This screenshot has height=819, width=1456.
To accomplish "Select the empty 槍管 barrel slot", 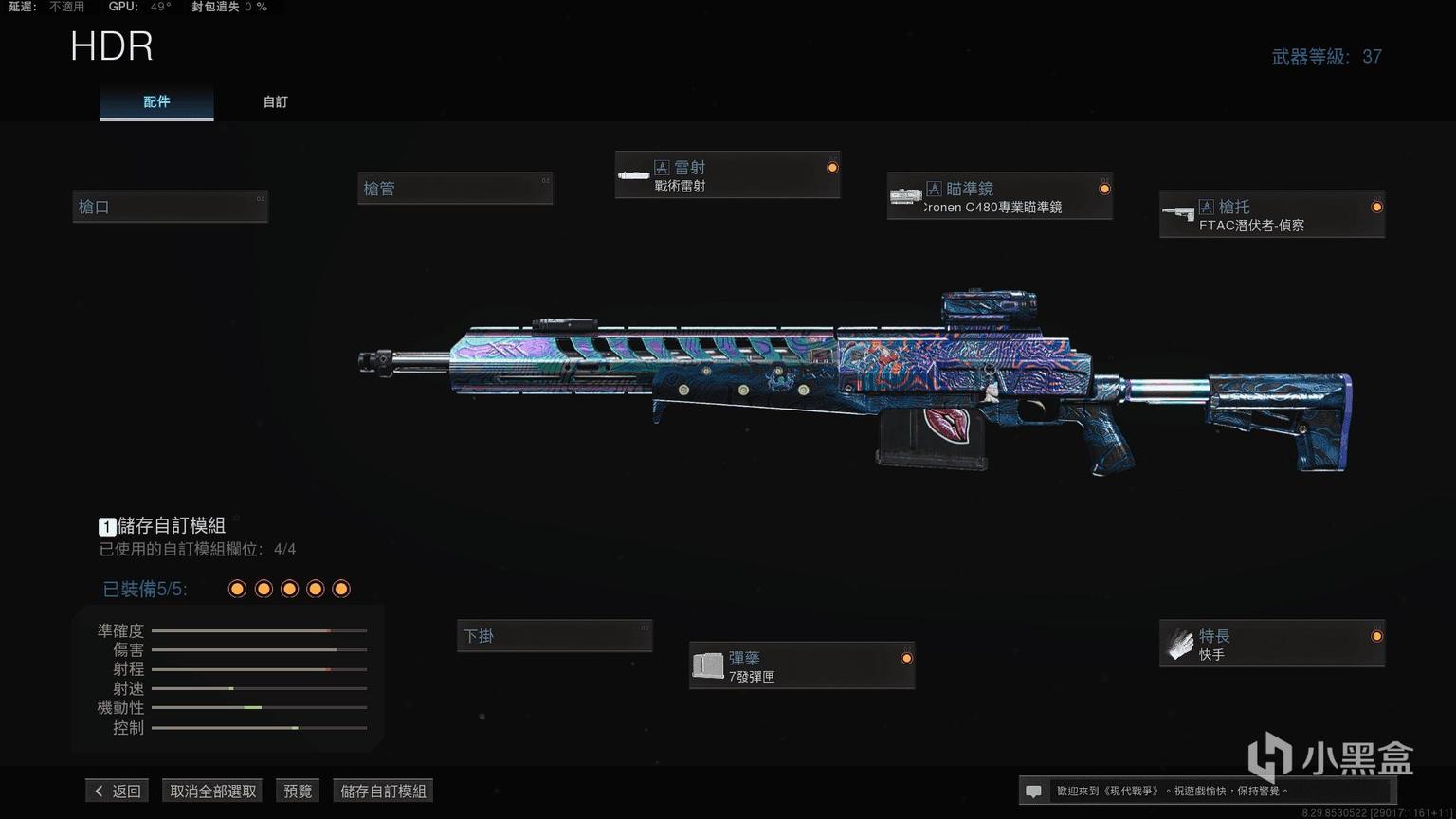I will pyautogui.click(x=455, y=189).
